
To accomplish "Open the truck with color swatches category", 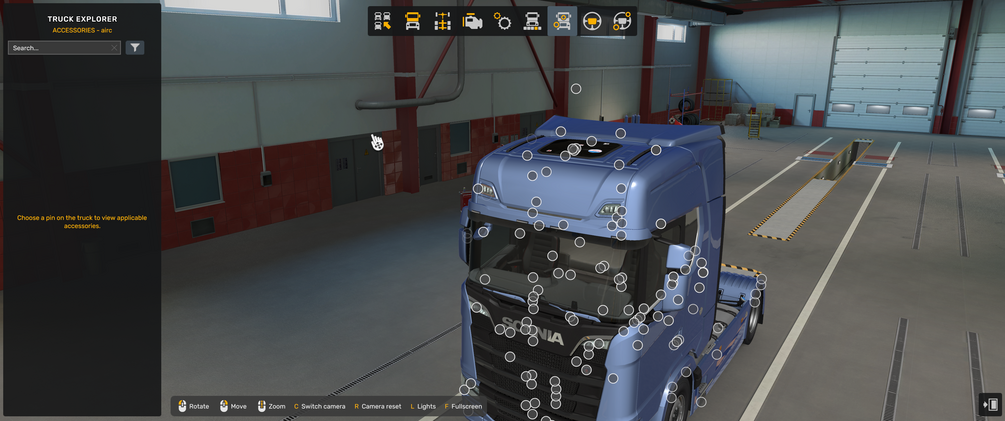I will click(532, 21).
